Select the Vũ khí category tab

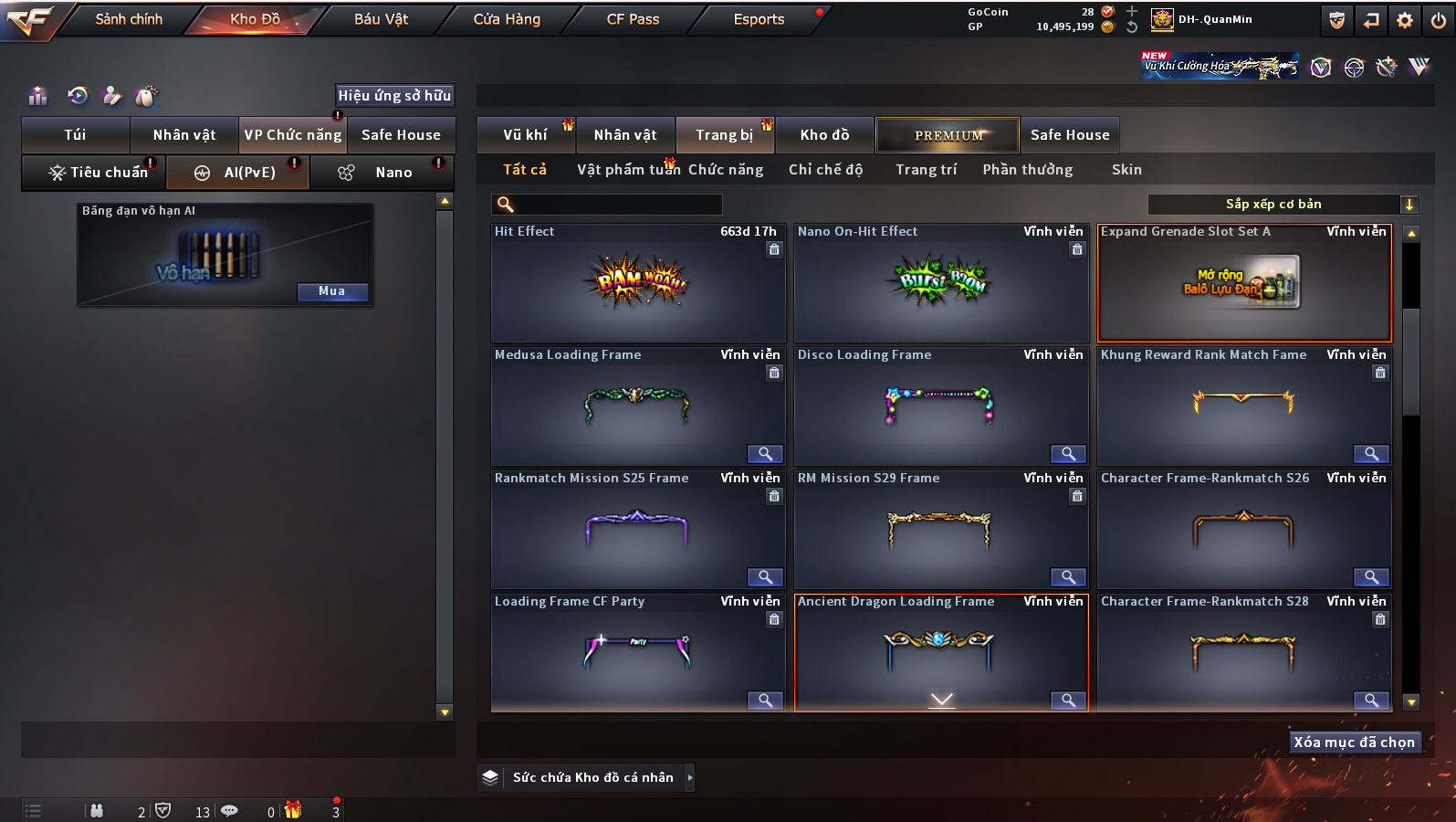coord(526,135)
